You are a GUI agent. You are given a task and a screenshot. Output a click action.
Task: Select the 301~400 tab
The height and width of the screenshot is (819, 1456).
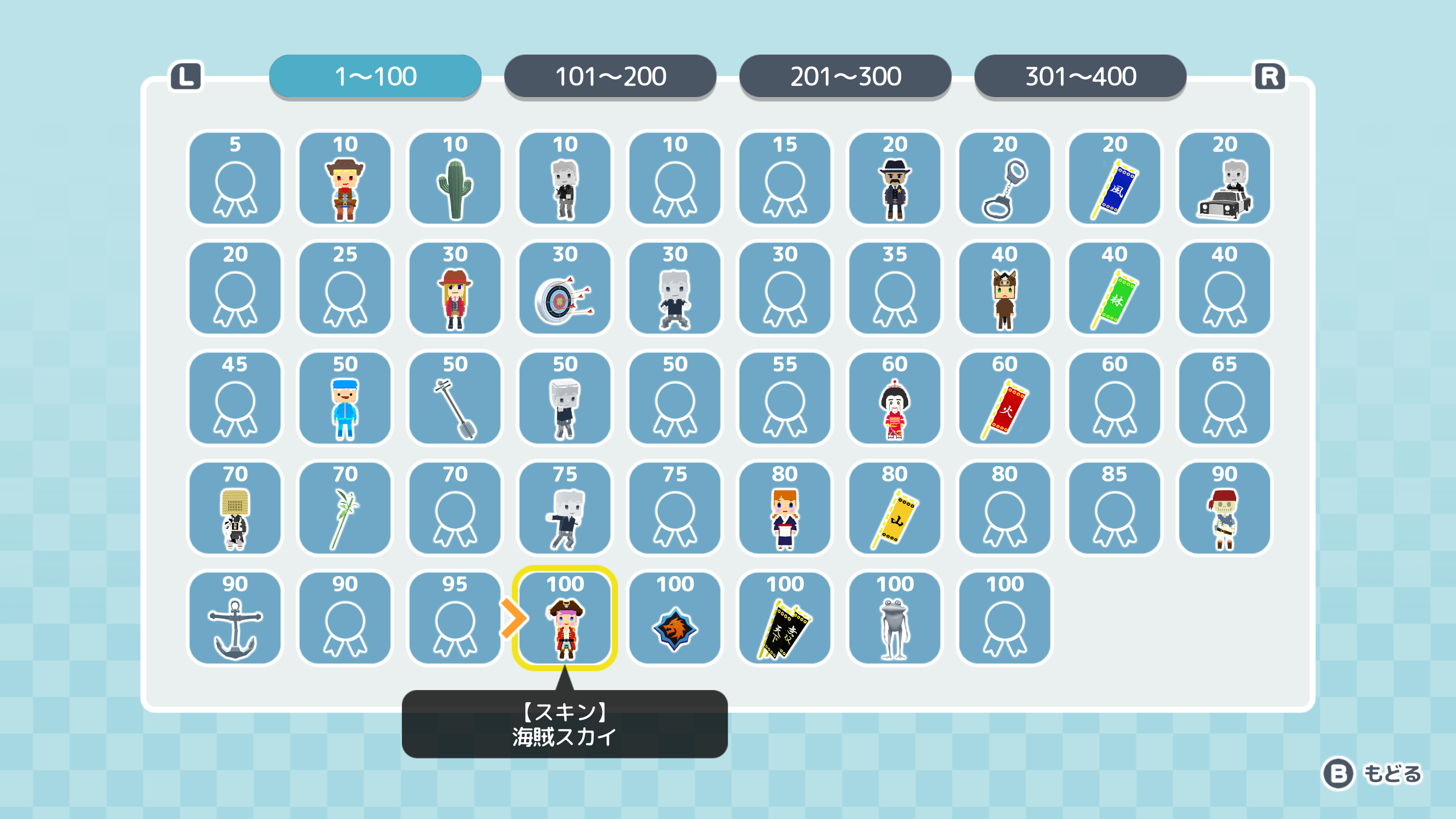click(1080, 75)
